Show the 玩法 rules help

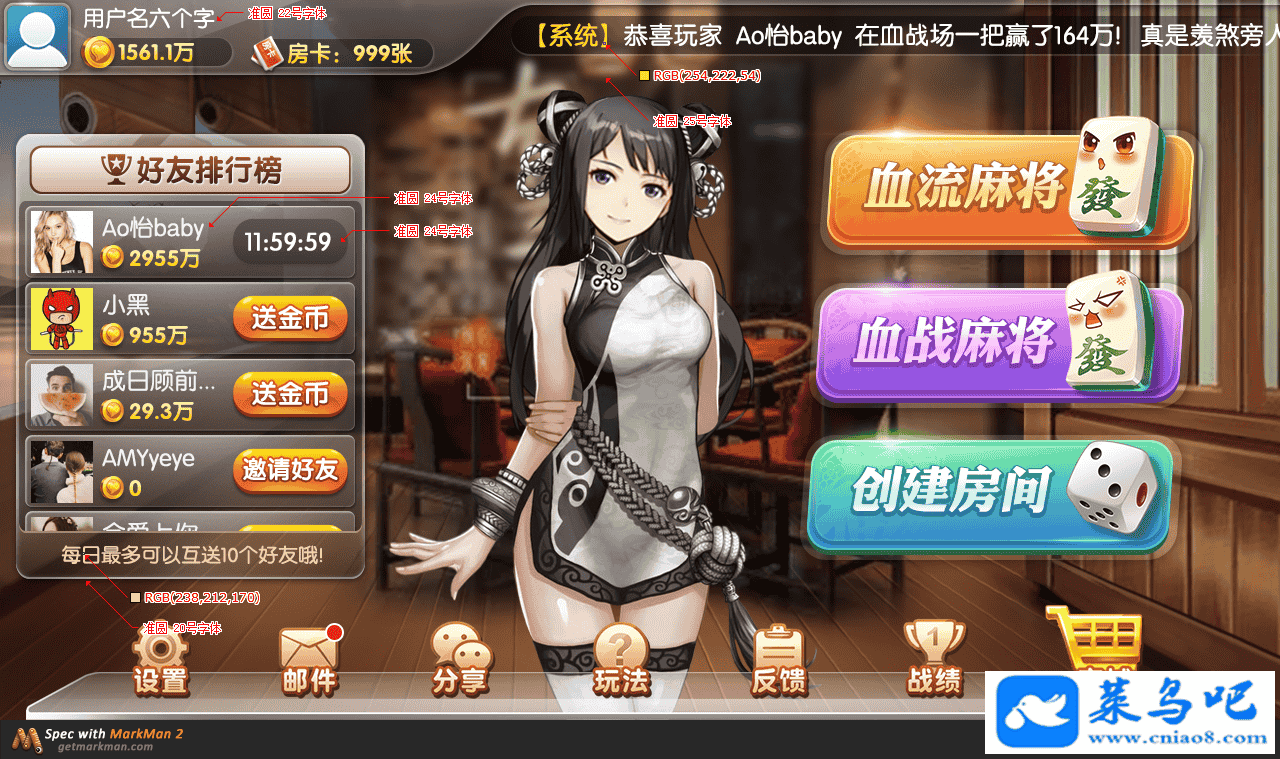pos(621,661)
